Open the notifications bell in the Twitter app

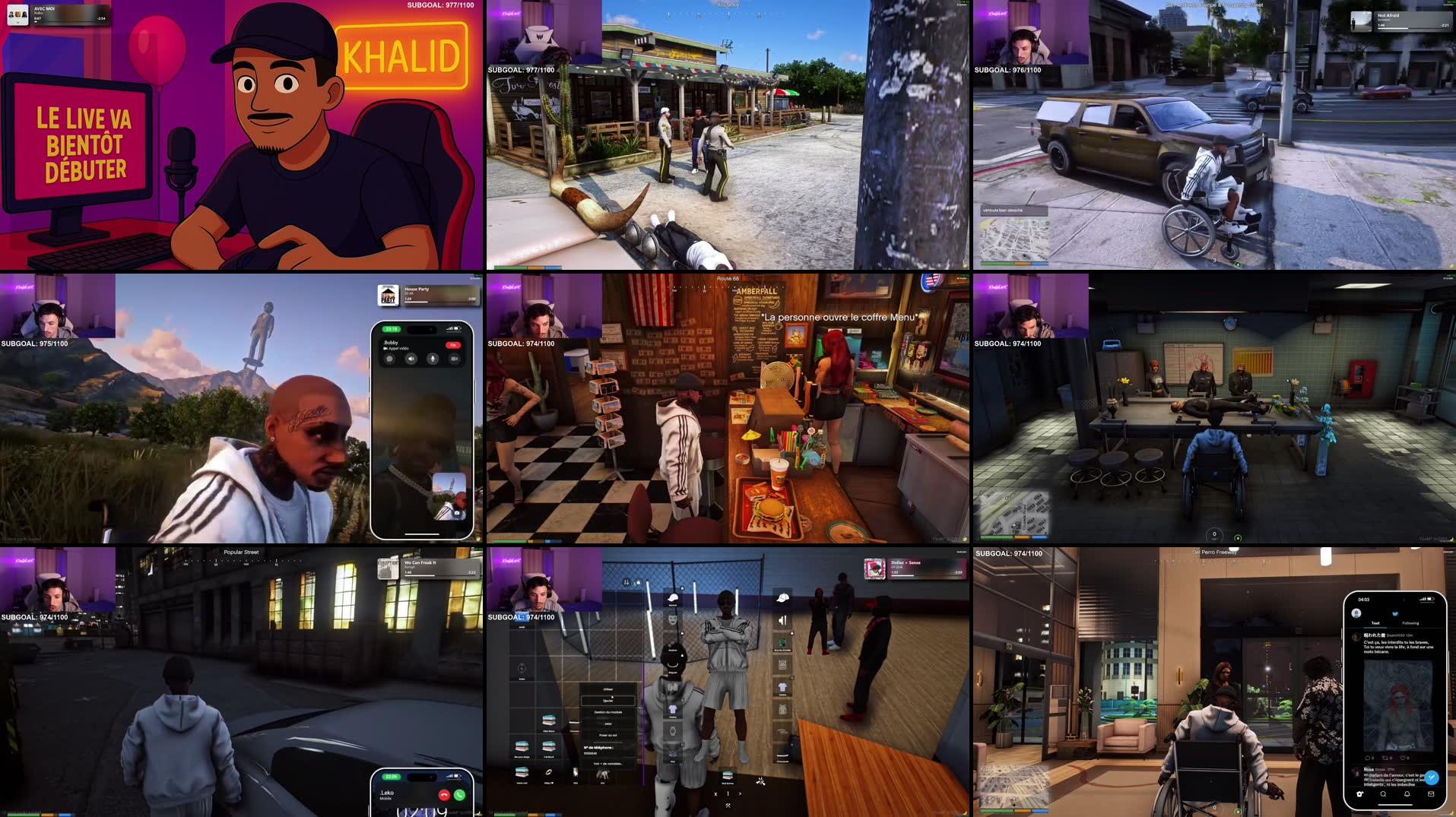click(x=1407, y=794)
